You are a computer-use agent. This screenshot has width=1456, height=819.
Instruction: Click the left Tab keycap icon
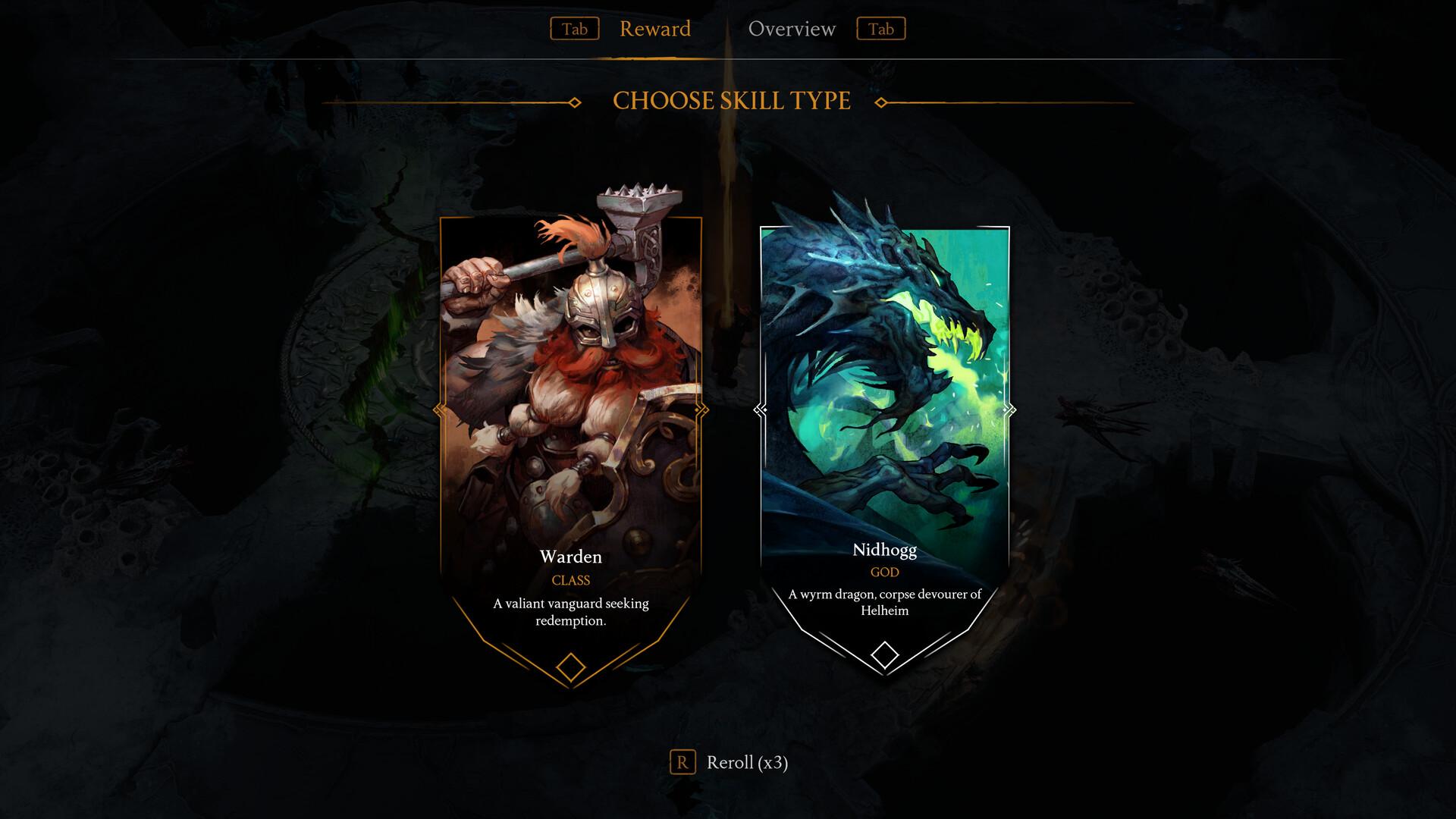click(x=575, y=30)
